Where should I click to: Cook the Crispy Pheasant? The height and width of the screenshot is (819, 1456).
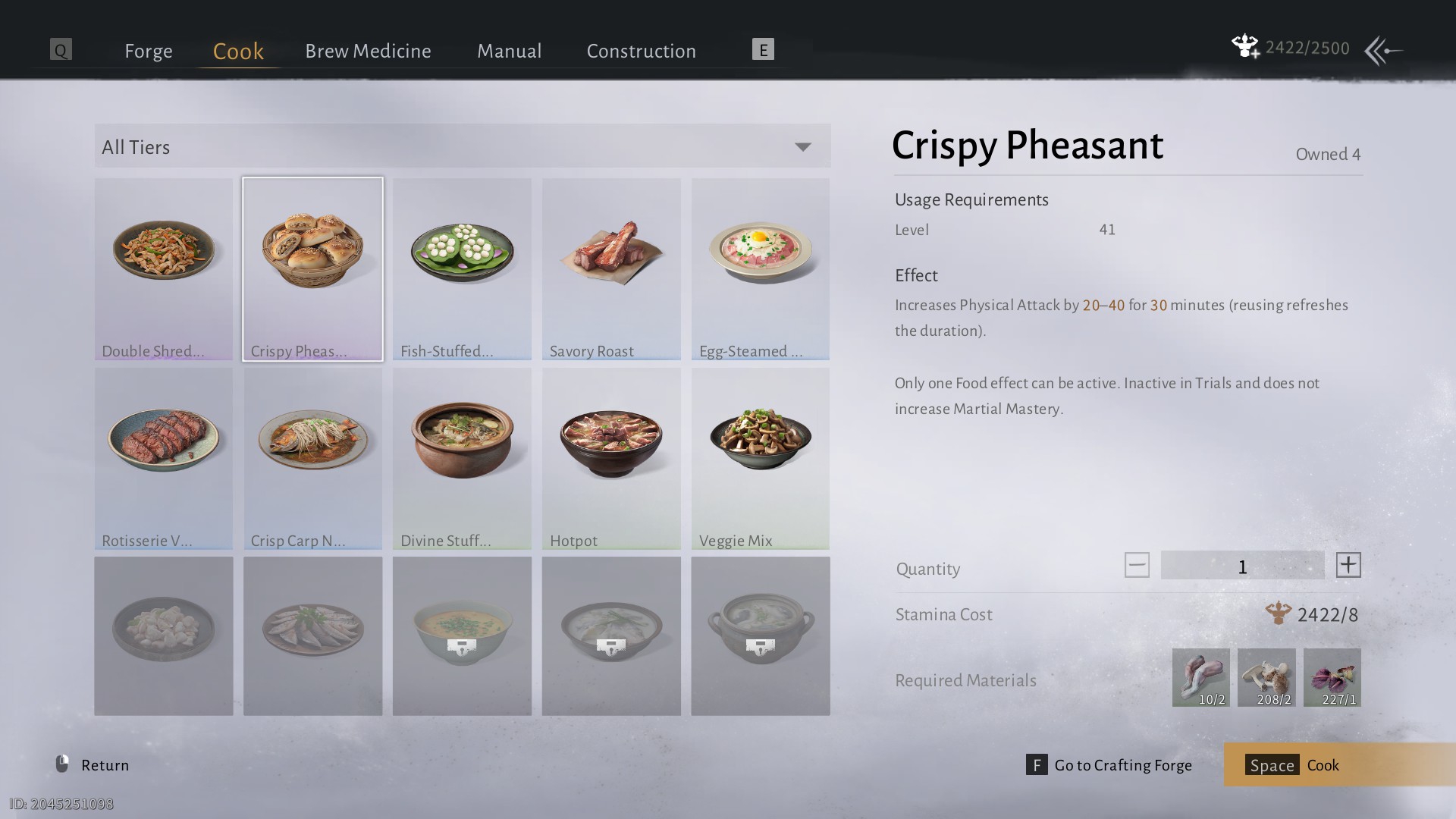click(x=1339, y=764)
